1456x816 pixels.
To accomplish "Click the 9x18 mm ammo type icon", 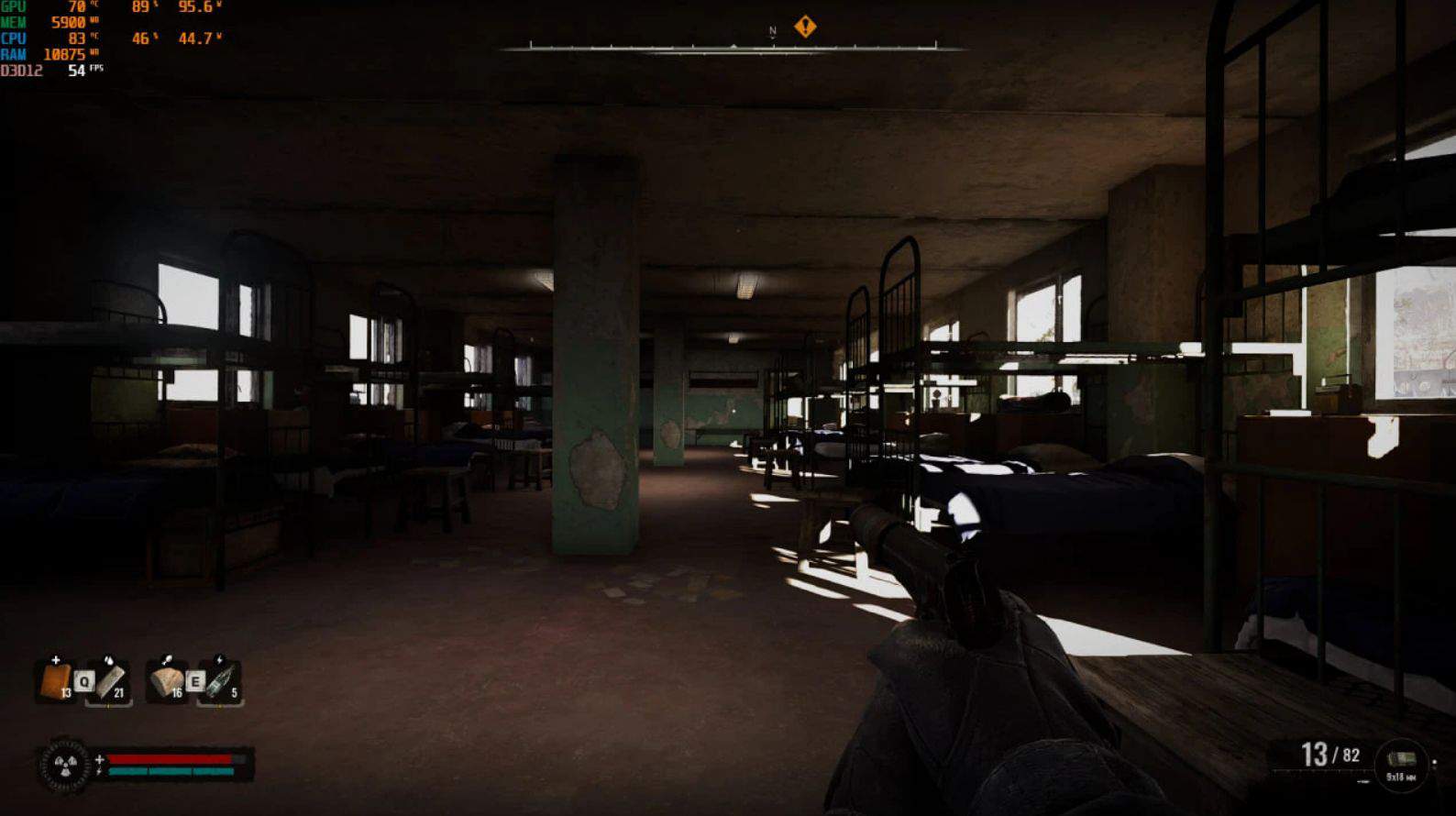I will tap(1401, 761).
